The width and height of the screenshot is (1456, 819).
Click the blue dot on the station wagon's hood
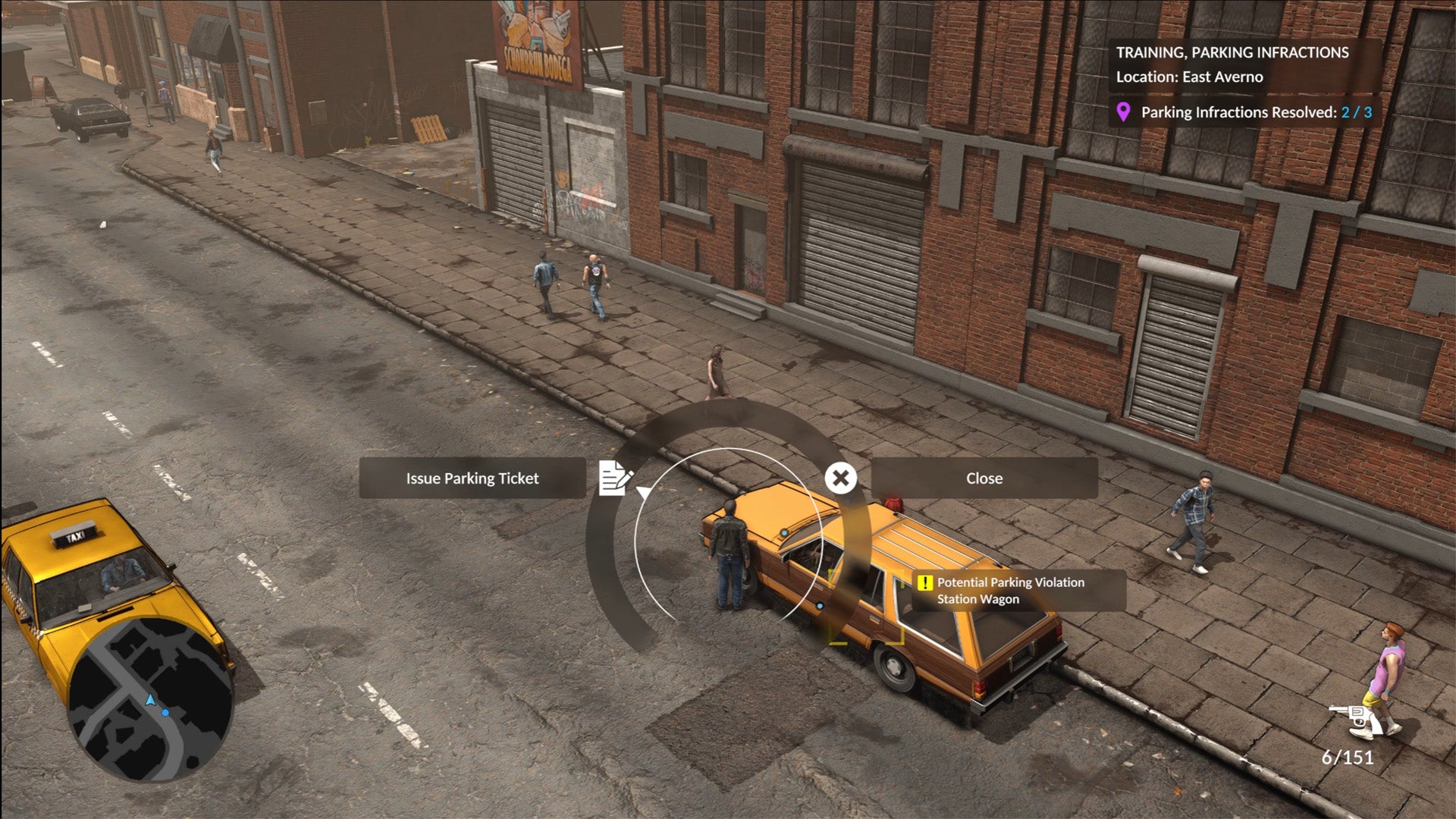783,532
